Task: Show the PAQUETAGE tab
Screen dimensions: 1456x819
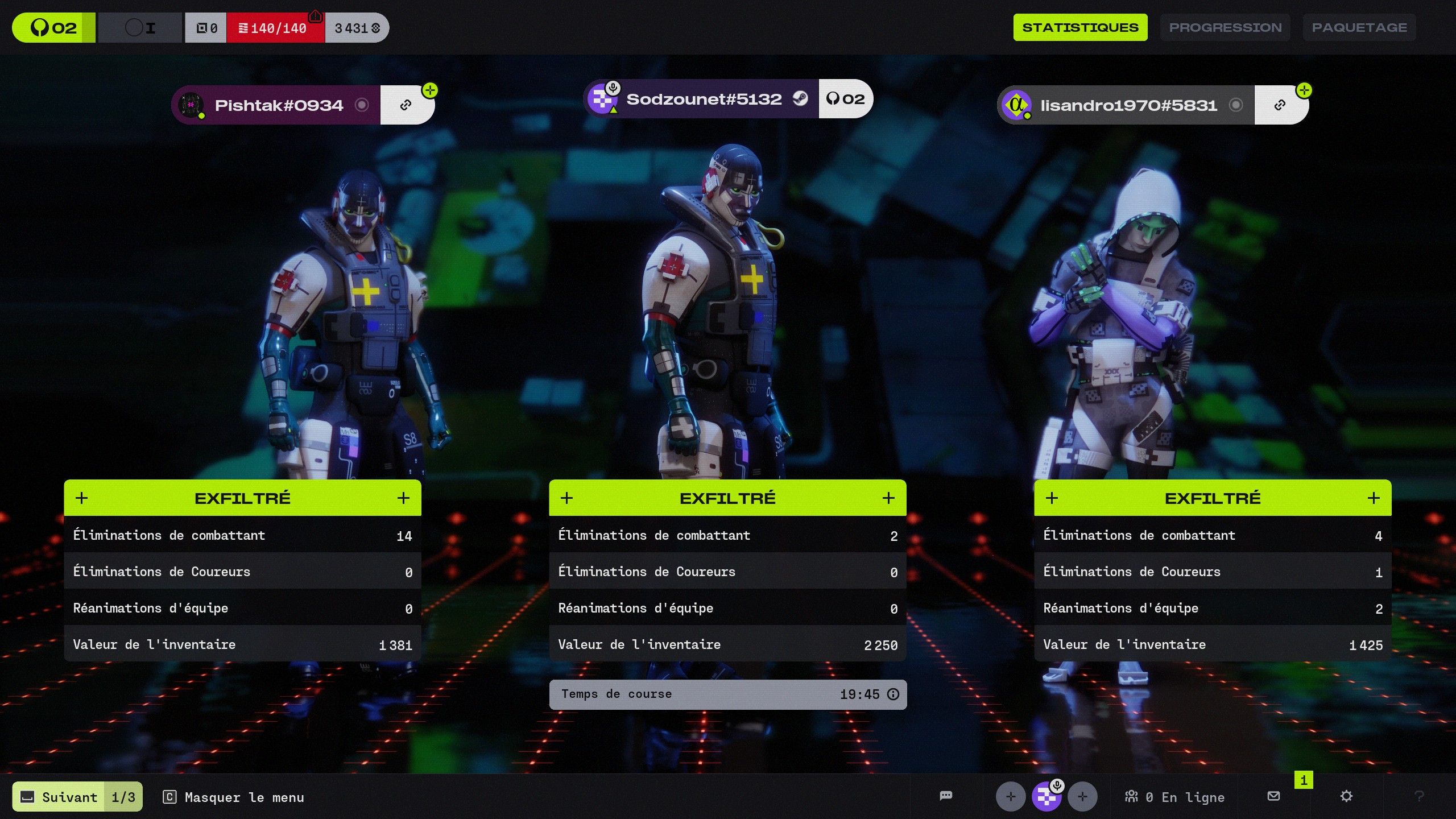Action: pyautogui.click(x=1359, y=27)
